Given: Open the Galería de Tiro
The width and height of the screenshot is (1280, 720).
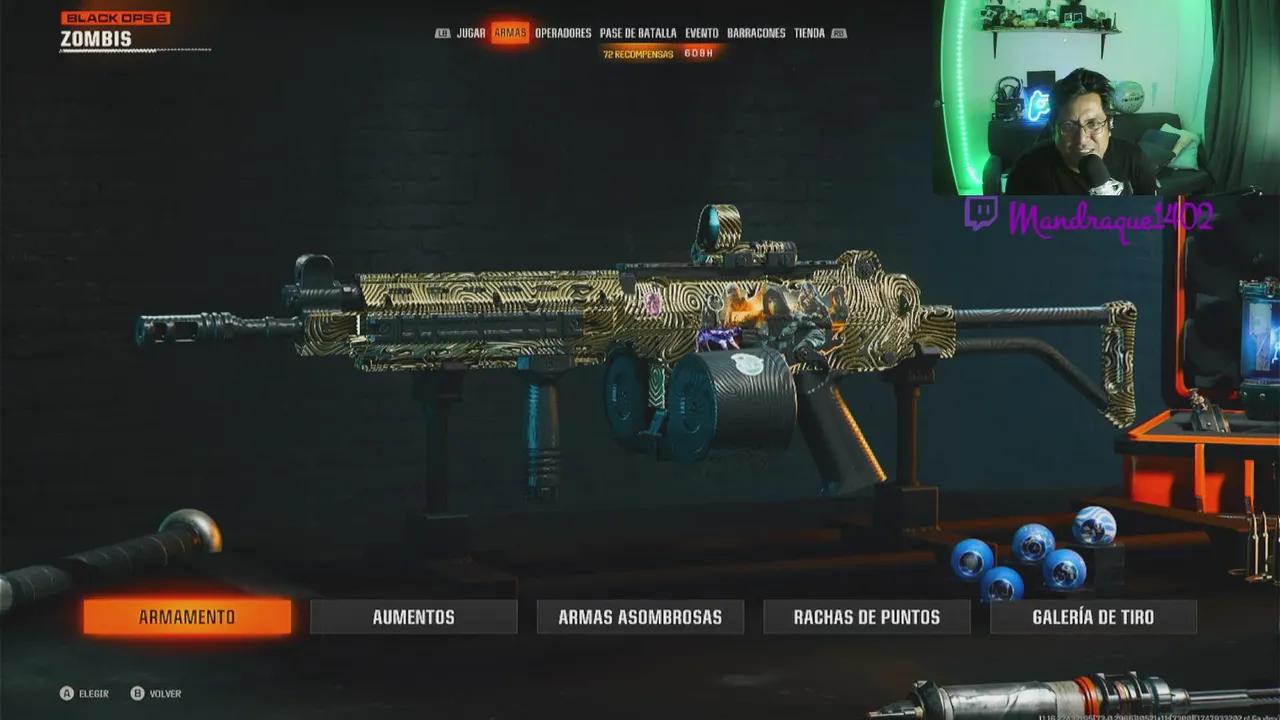Looking at the screenshot, I should click(x=1093, y=617).
